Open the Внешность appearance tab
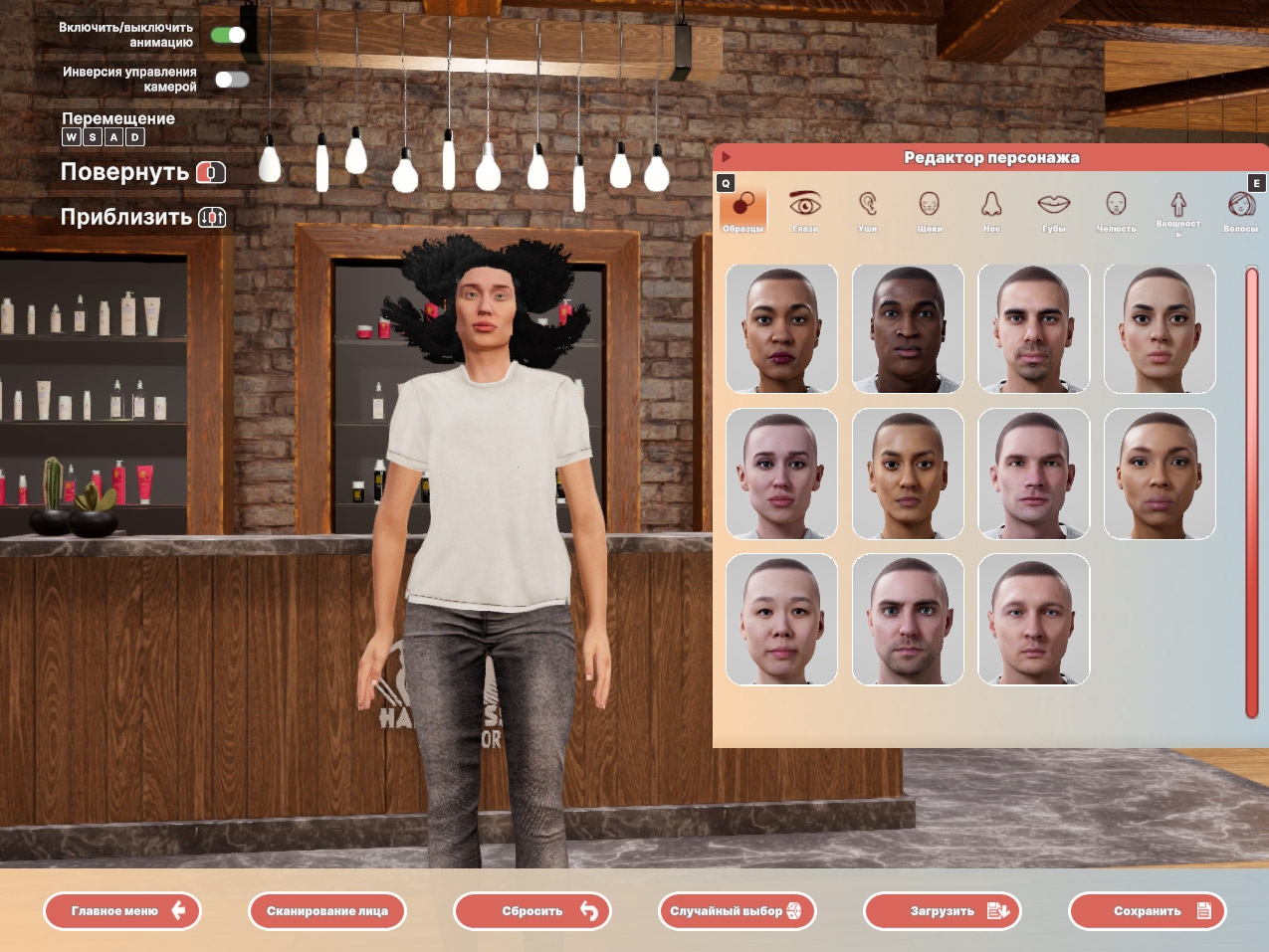Viewport: 1269px width, 952px height. 1178,211
